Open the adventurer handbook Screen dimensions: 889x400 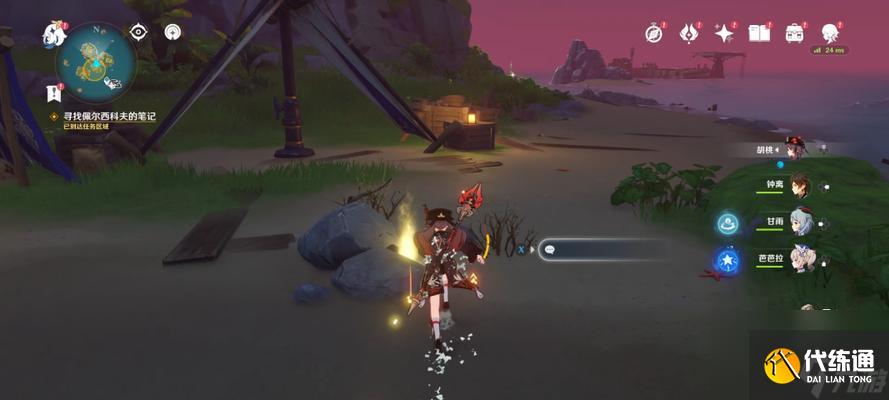[x=759, y=33]
